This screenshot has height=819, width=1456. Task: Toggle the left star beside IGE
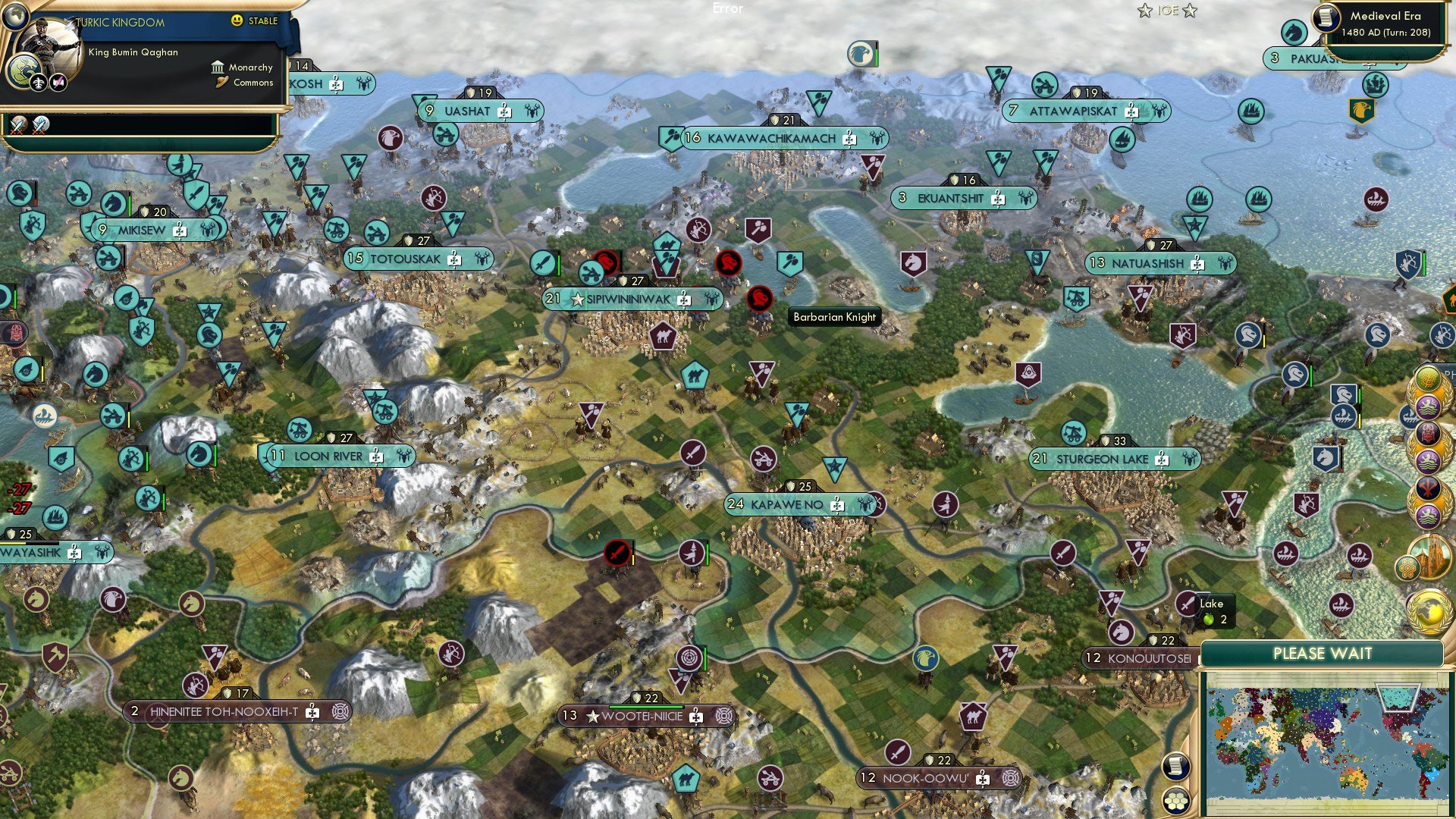[1145, 11]
